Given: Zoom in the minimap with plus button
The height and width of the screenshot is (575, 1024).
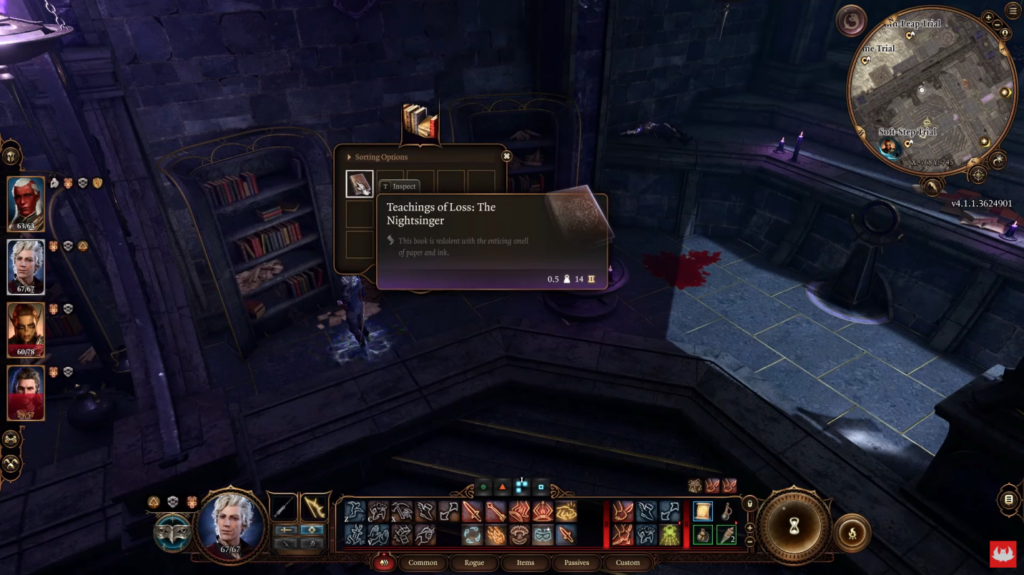Looking at the screenshot, I should (x=988, y=19).
